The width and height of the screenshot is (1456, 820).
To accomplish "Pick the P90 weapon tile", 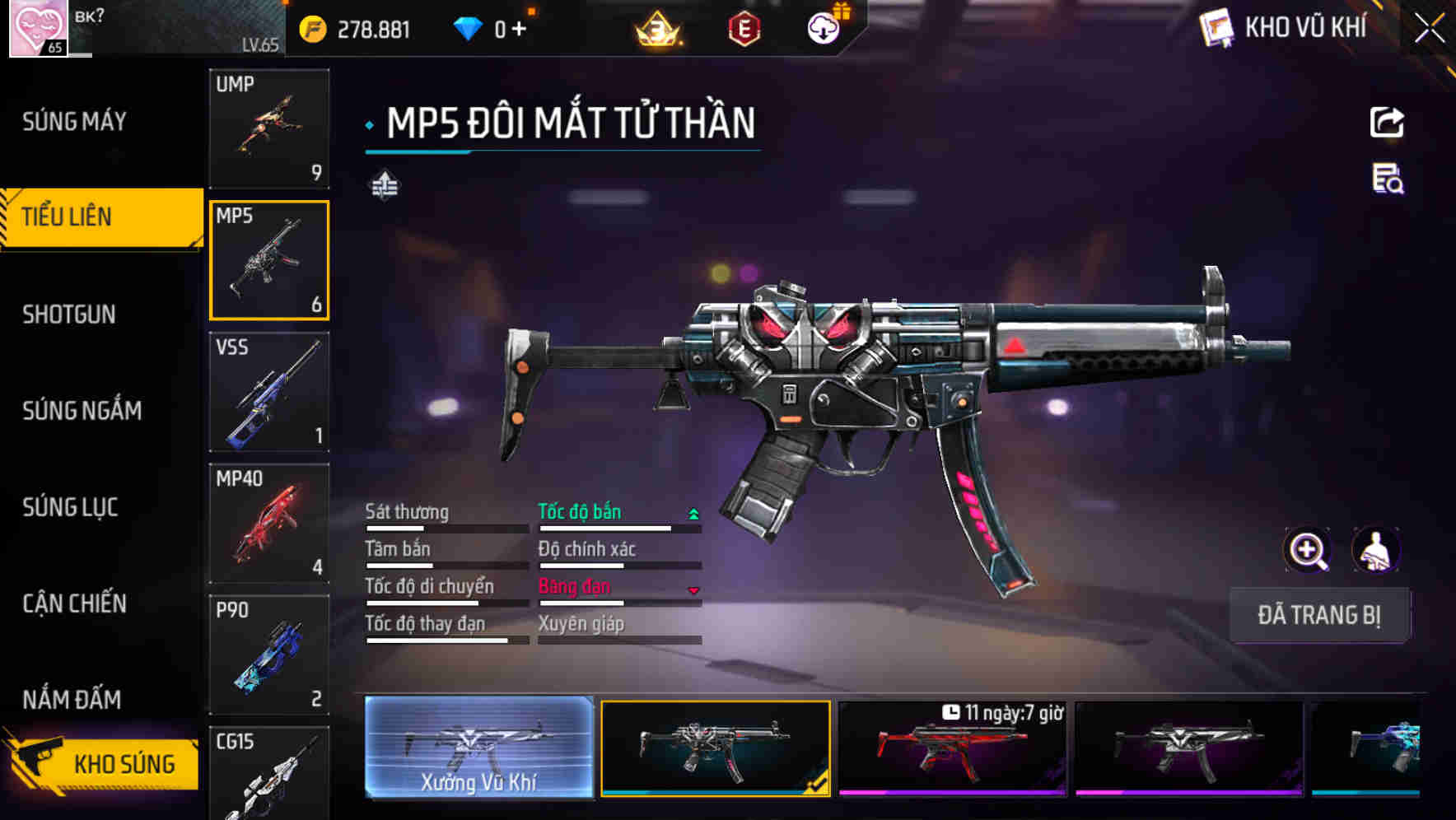I will coord(269,655).
